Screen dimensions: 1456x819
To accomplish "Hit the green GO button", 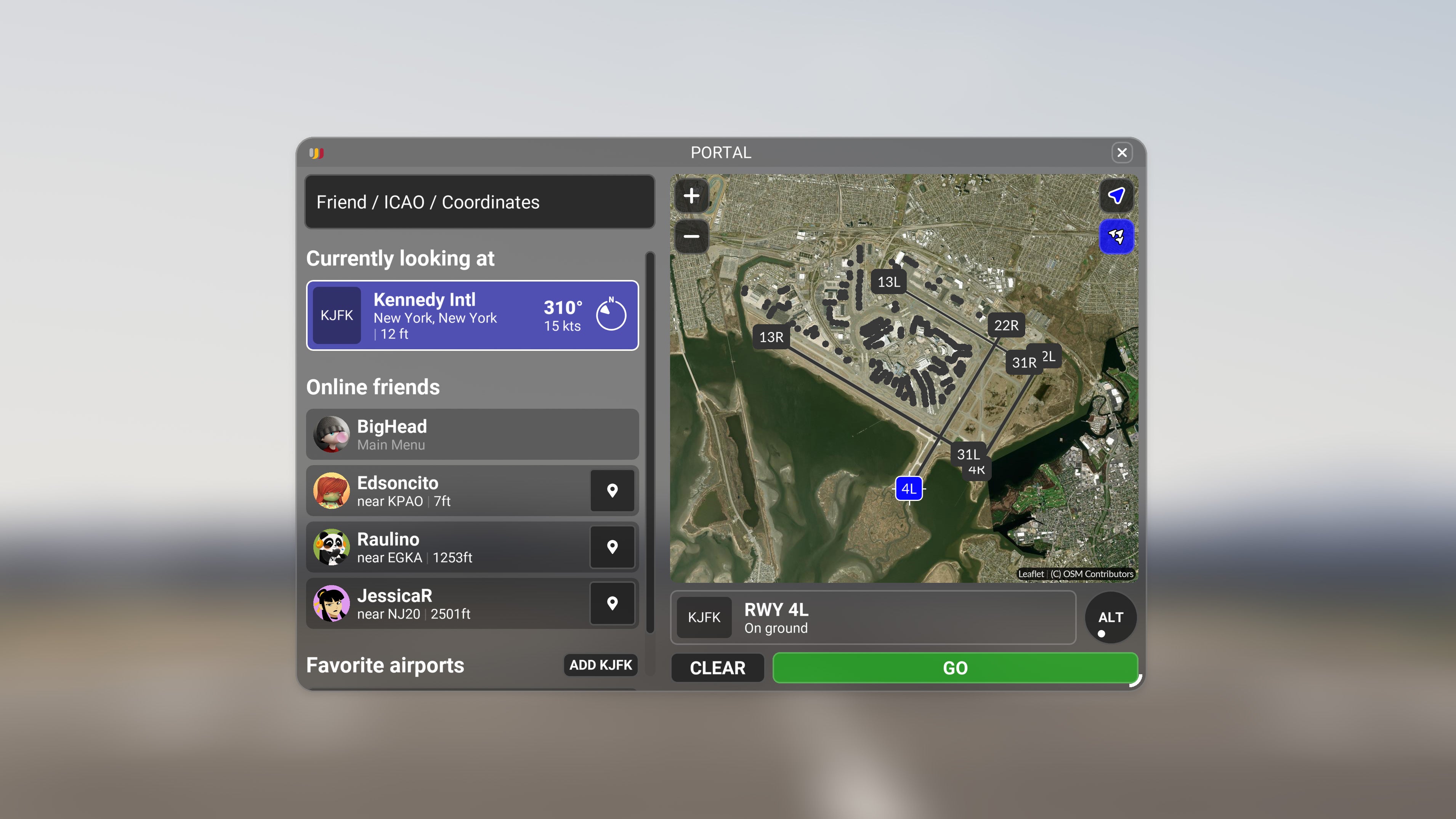I will [955, 668].
